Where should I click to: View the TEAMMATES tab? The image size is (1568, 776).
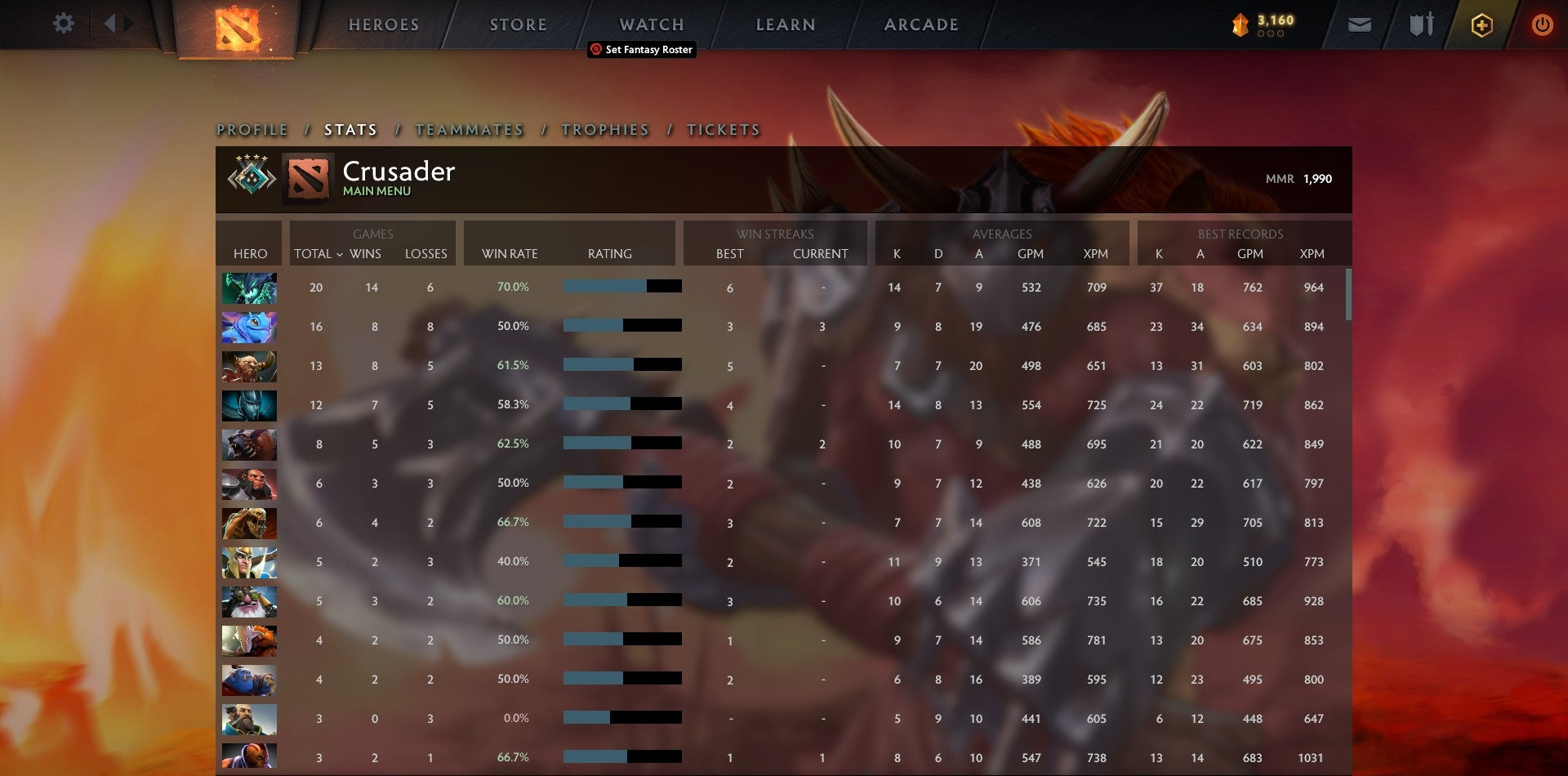coord(469,130)
